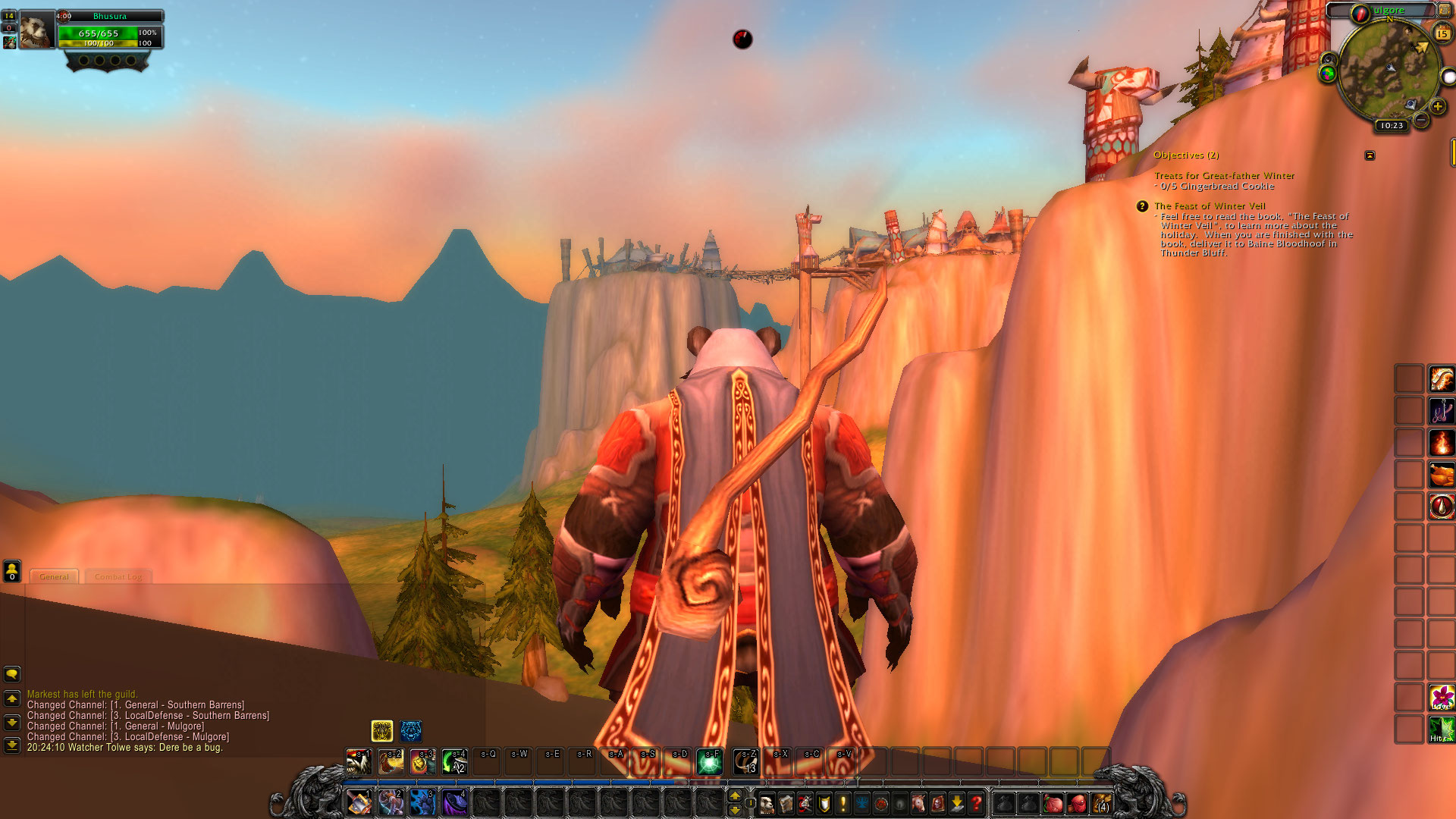Activate the yellow lion stance icon
This screenshot has width=1456, height=819.
[x=382, y=731]
